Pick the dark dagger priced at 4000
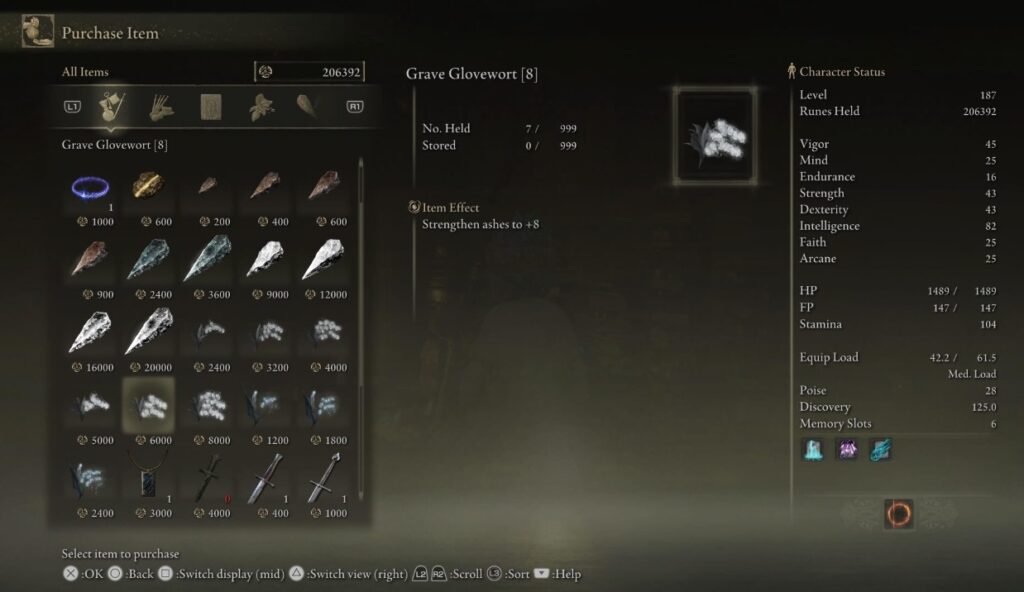 (x=206, y=478)
